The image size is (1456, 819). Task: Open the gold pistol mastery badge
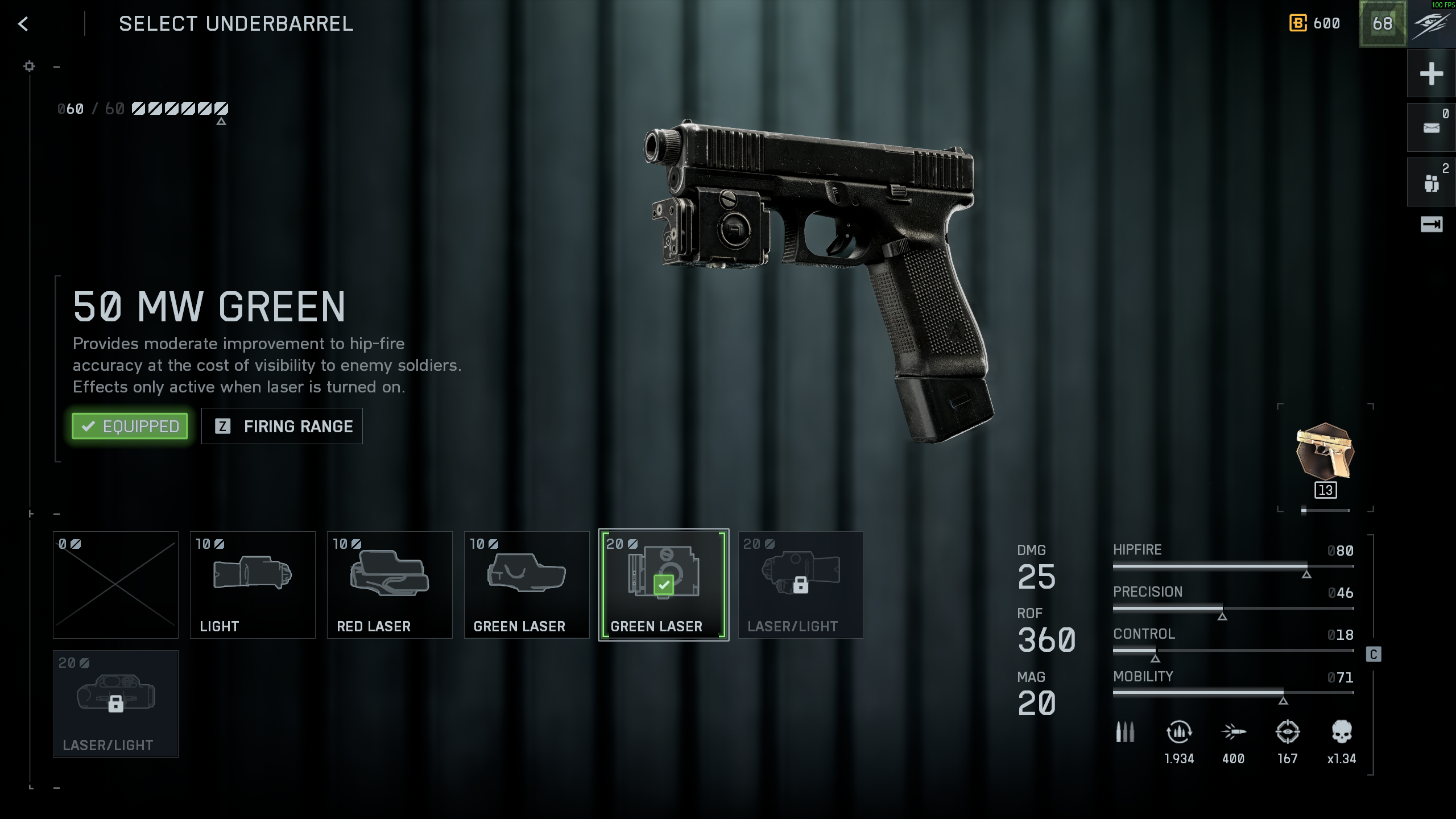(x=1325, y=452)
